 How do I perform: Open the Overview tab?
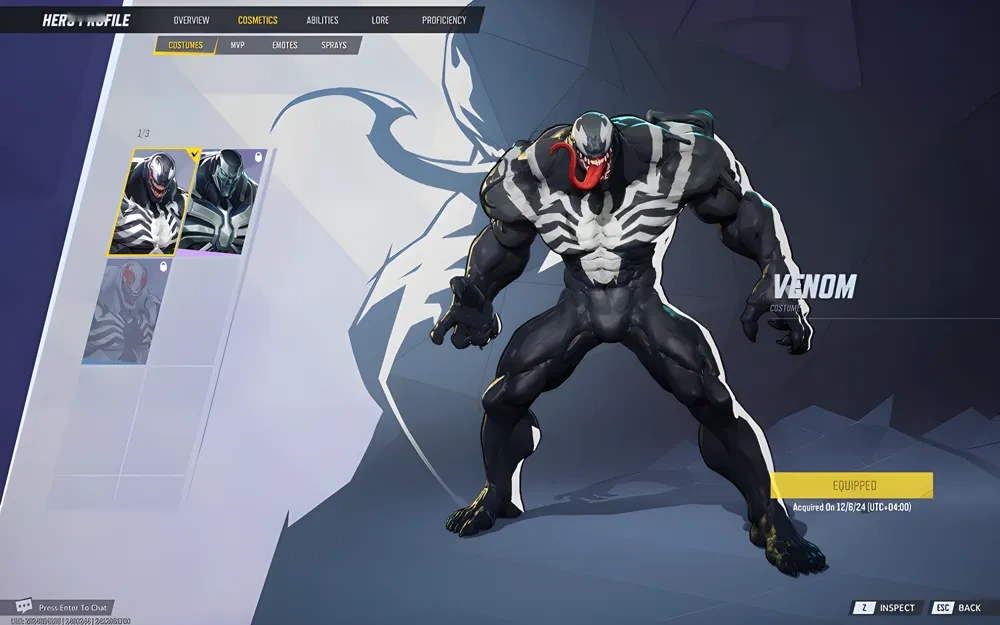[x=191, y=20]
